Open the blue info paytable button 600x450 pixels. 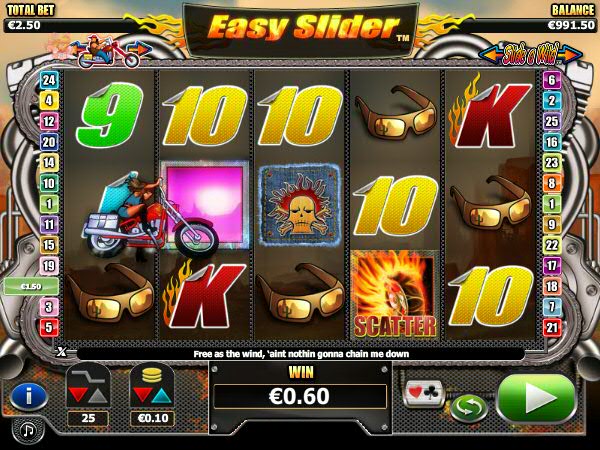(29, 396)
